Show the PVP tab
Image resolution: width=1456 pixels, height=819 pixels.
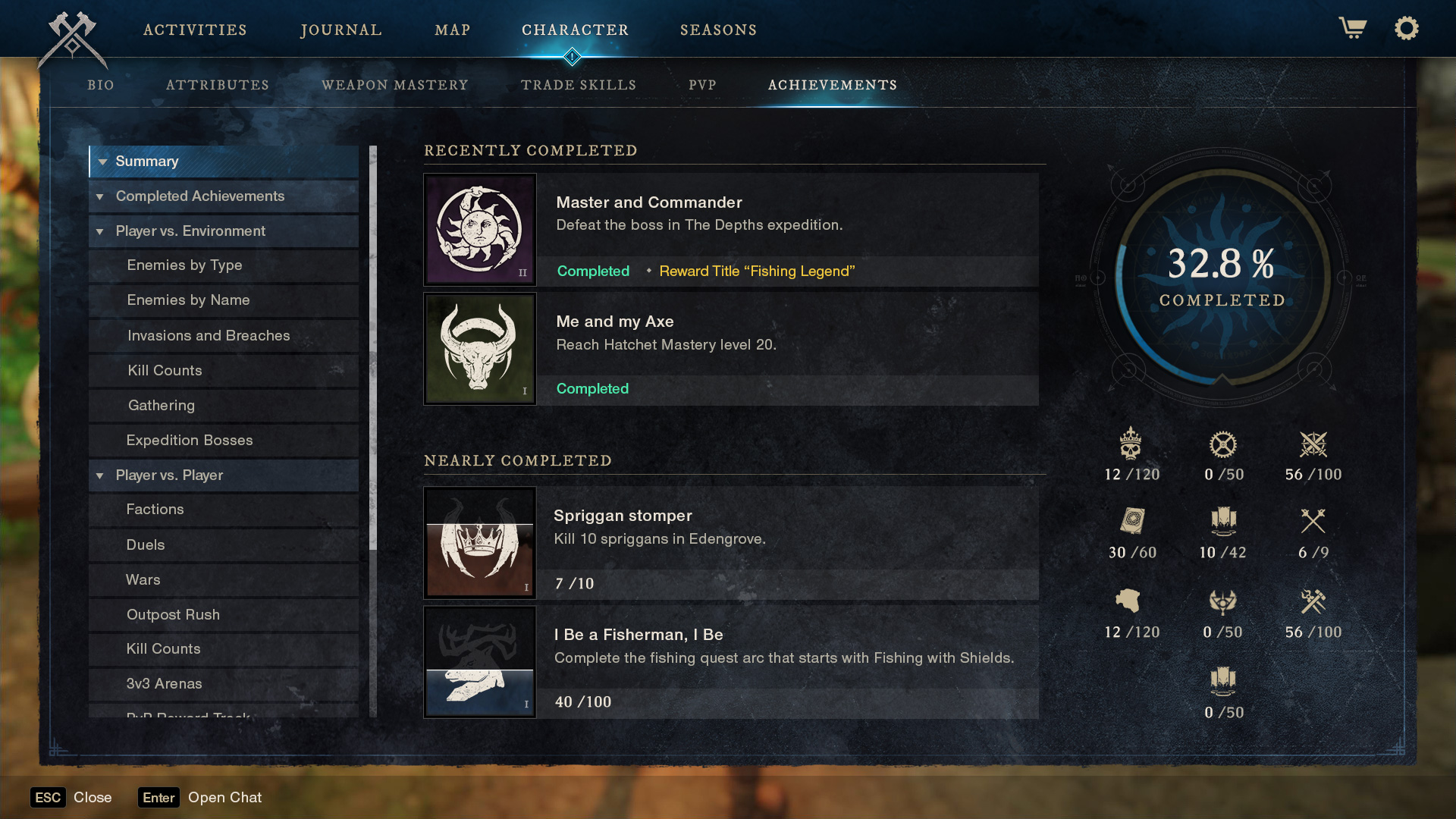(702, 85)
